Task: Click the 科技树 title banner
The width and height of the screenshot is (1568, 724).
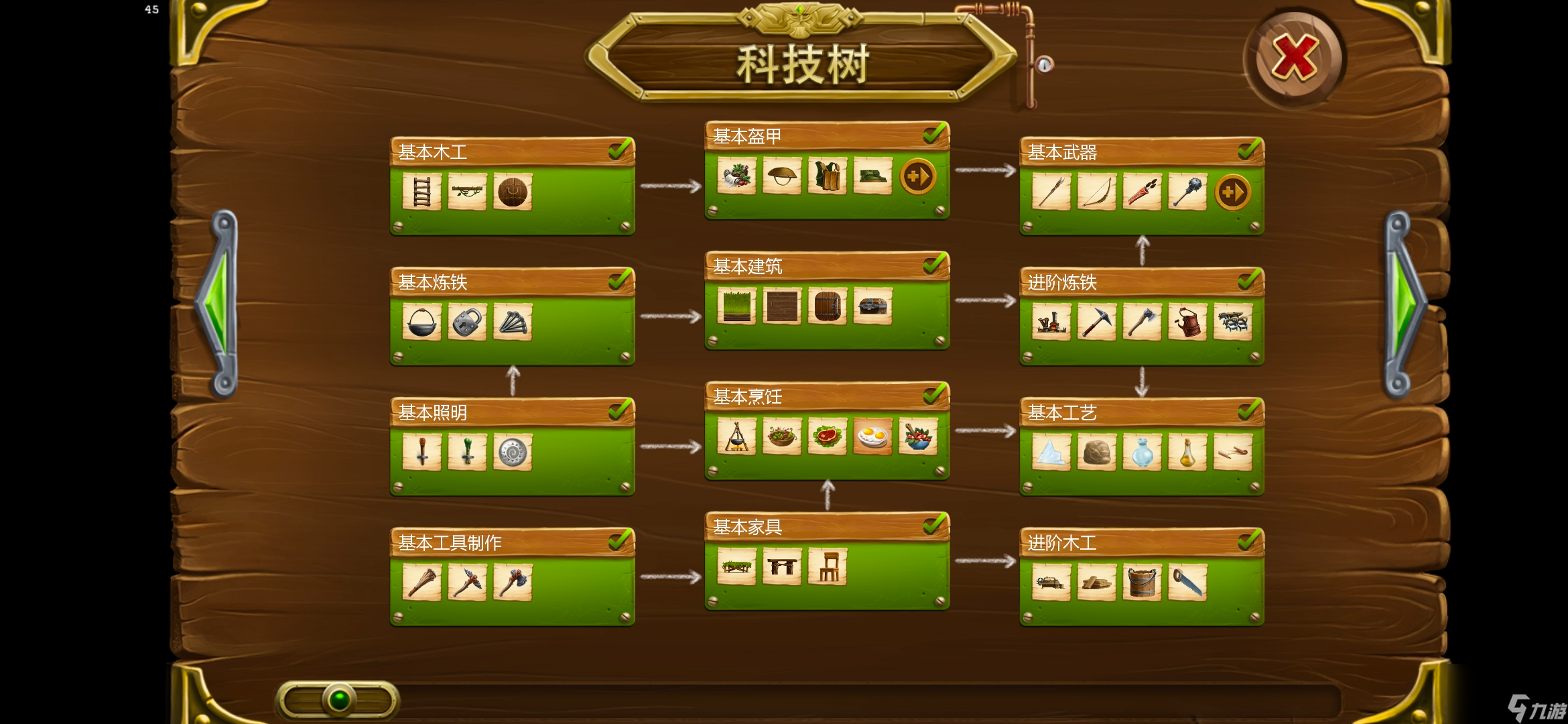Action: (x=799, y=64)
